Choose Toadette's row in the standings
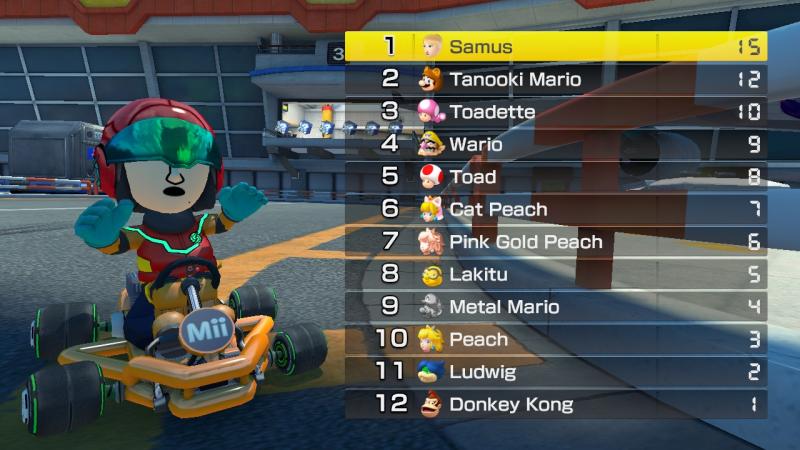The height and width of the screenshot is (450, 800). click(556, 111)
